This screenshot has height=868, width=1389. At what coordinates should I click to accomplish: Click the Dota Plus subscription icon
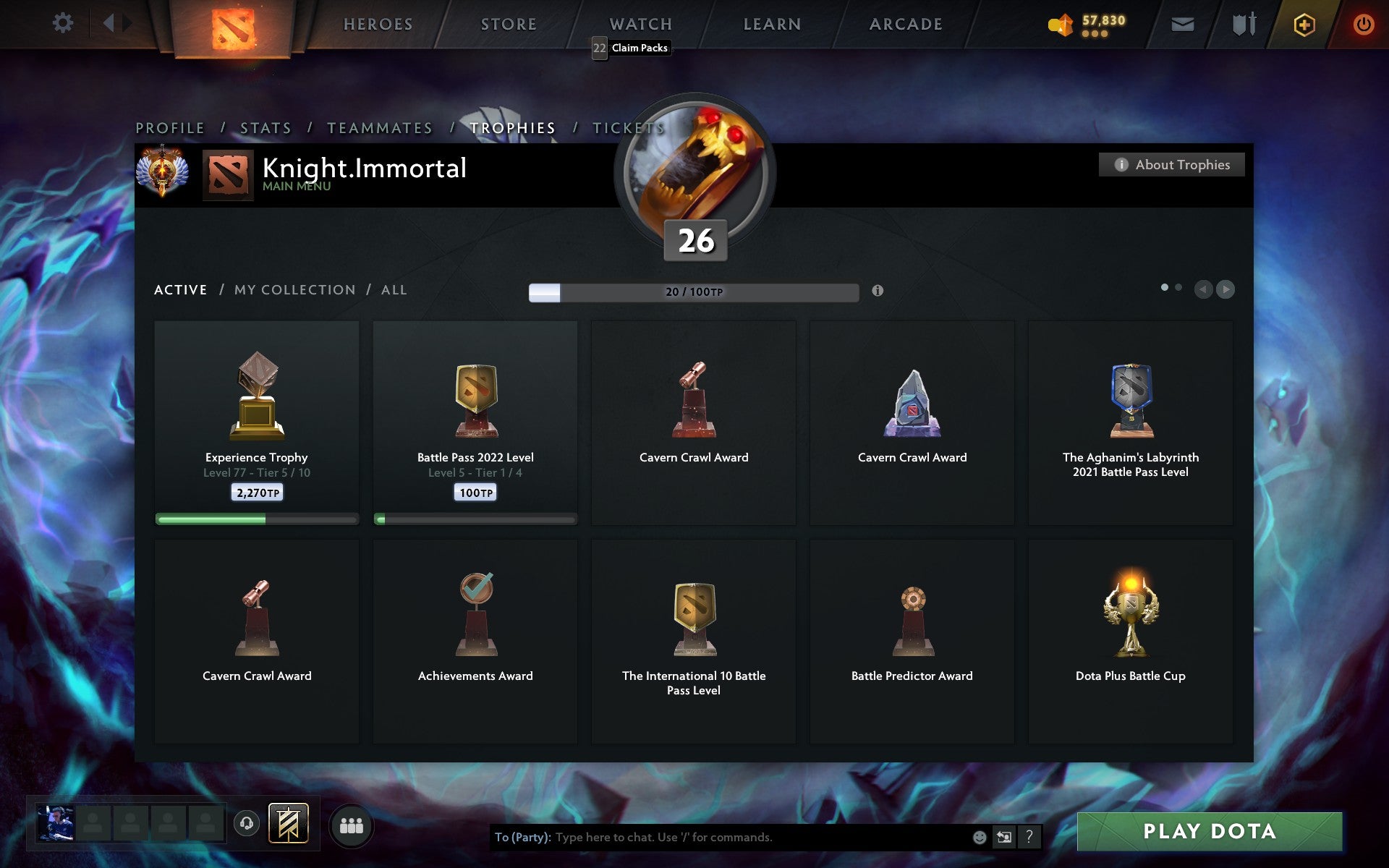(1302, 23)
